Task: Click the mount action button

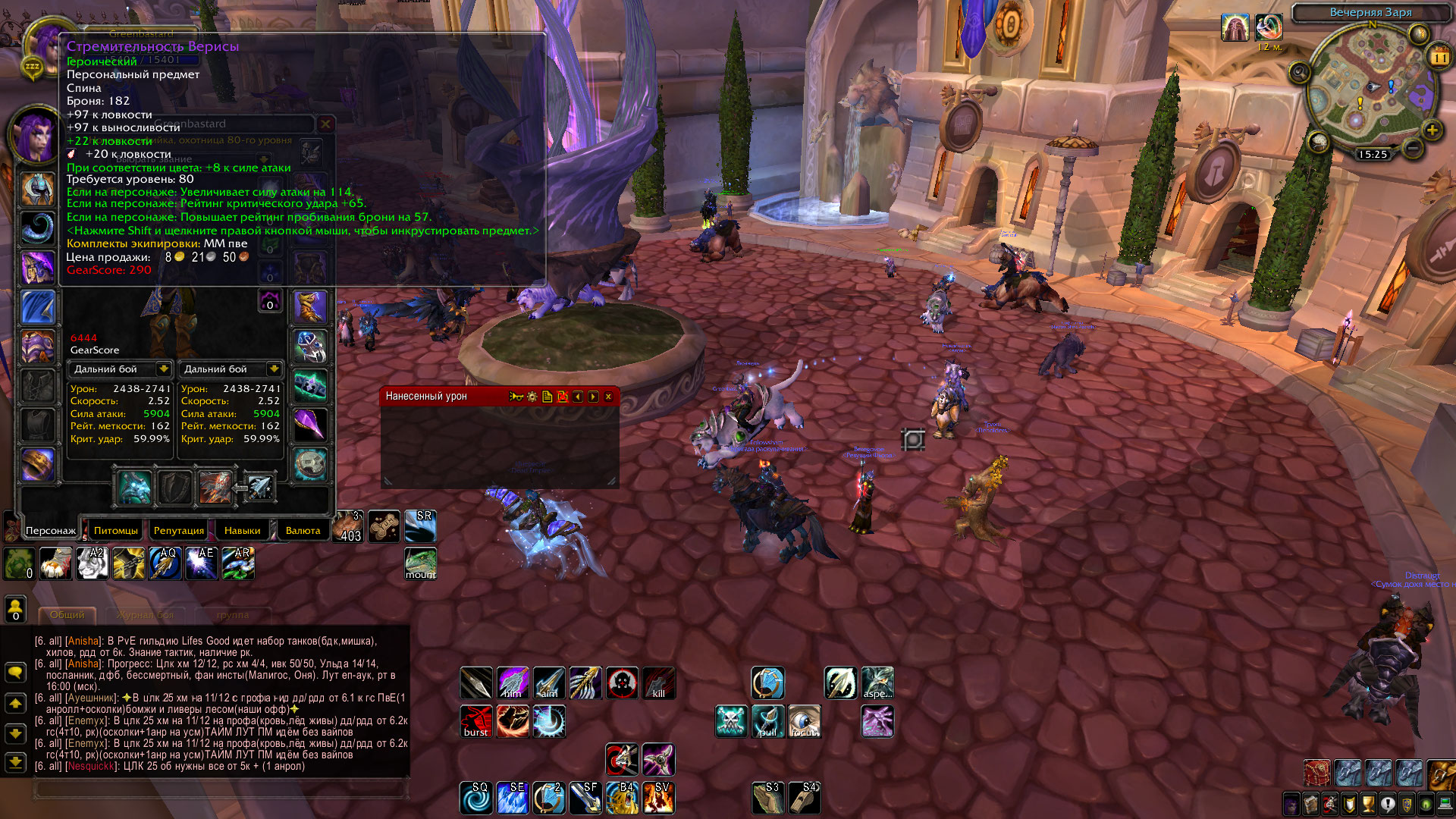Action: tap(420, 563)
